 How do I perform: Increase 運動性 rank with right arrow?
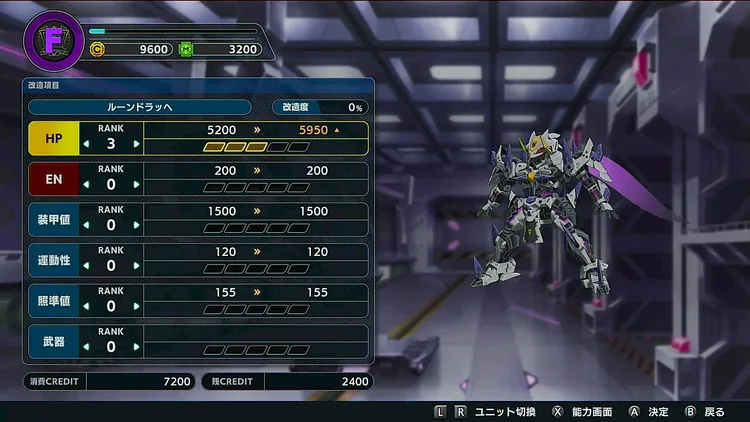(x=136, y=266)
